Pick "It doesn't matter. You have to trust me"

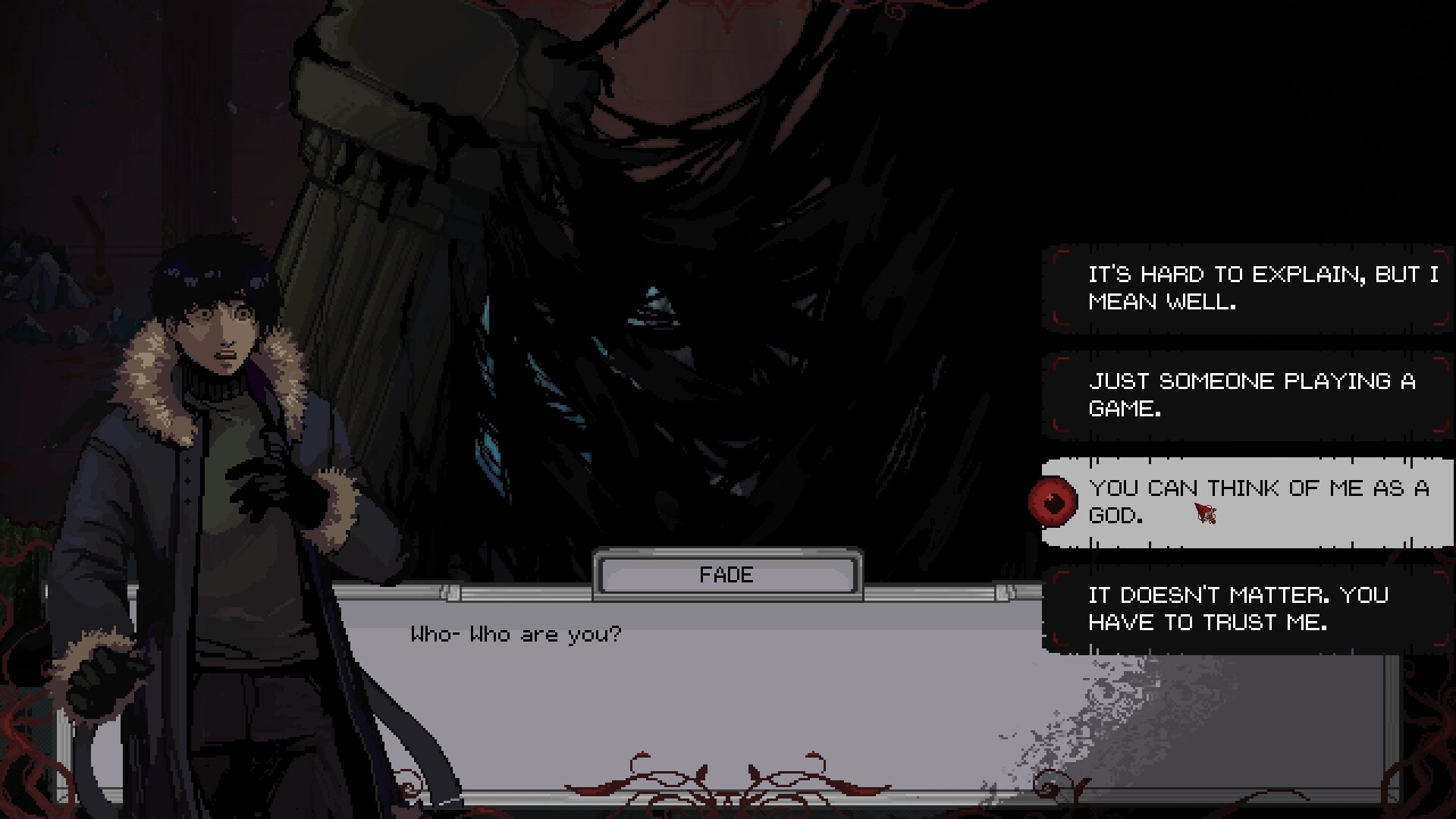click(x=1247, y=609)
